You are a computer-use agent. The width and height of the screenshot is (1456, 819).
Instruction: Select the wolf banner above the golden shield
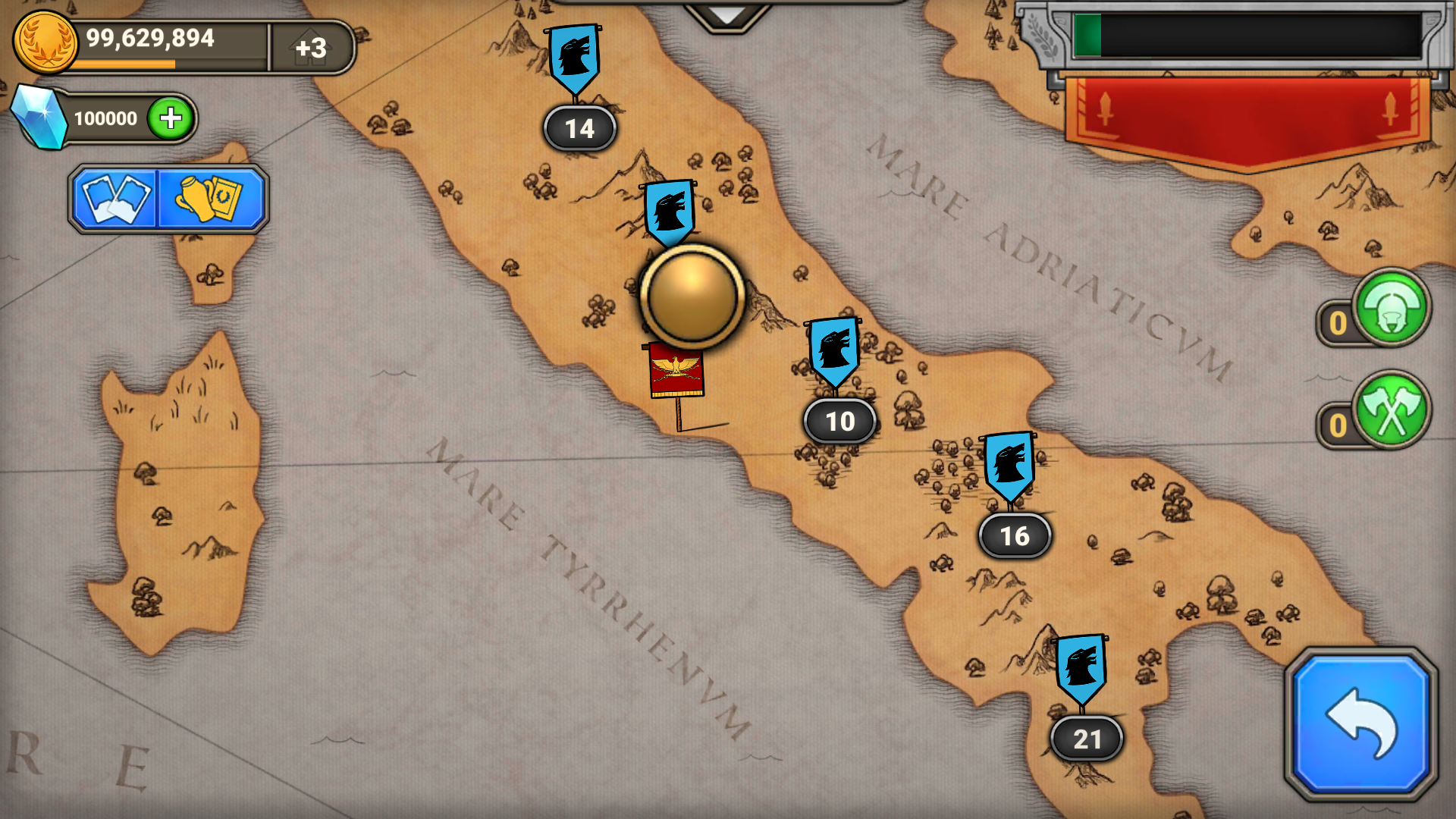tap(670, 210)
